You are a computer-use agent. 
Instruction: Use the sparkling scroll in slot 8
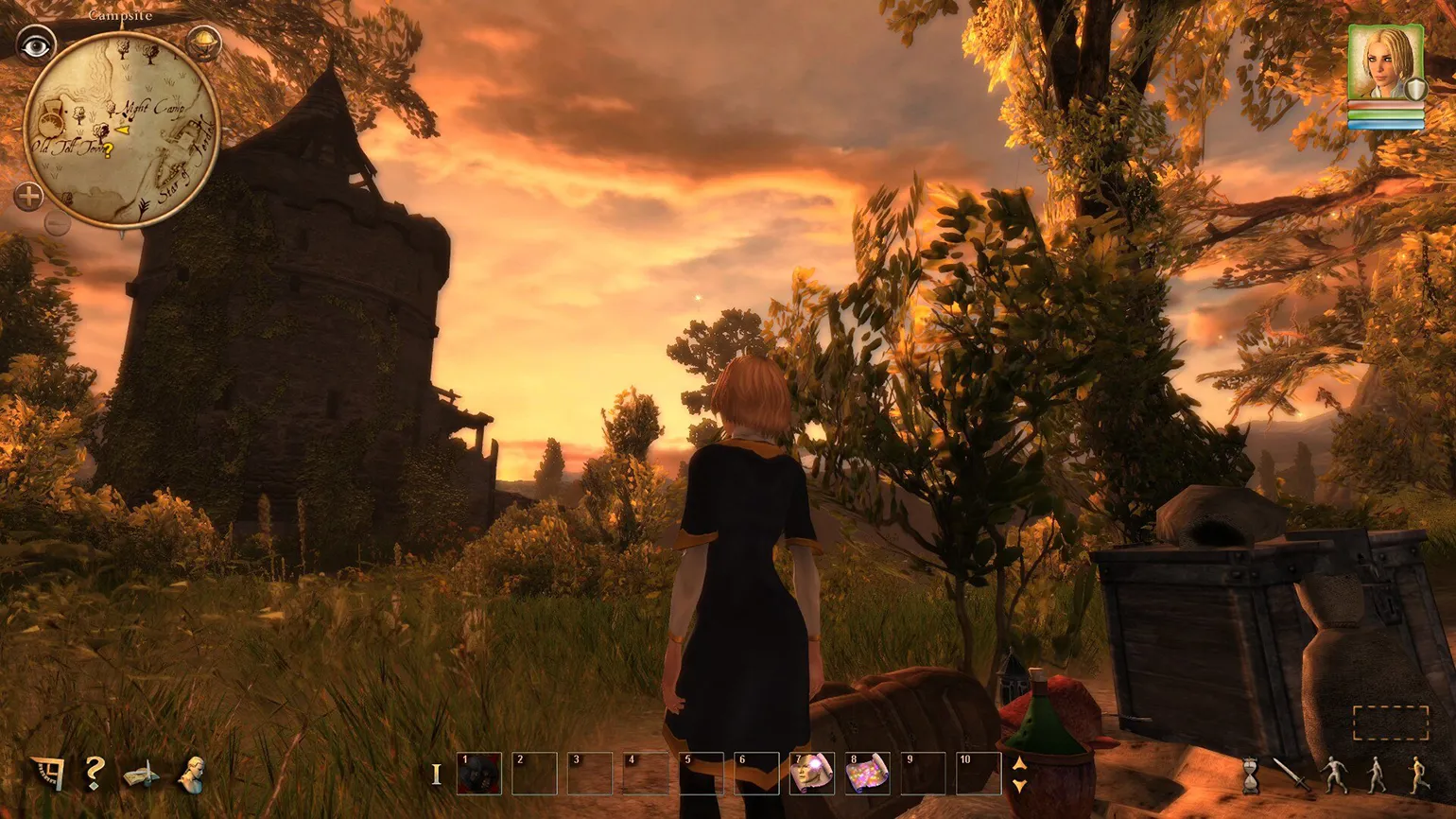(x=868, y=774)
